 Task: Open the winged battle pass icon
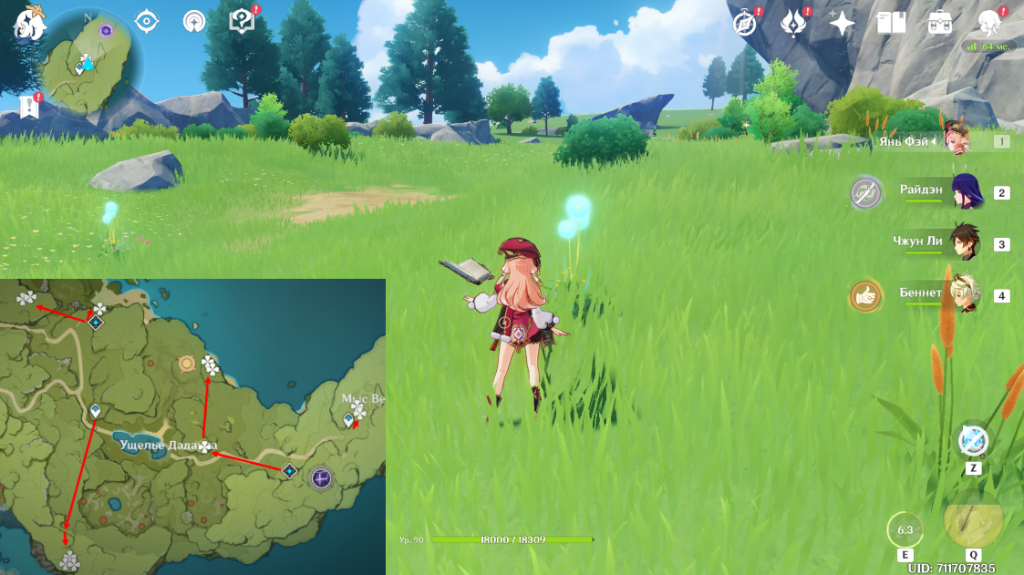(794, 21)
